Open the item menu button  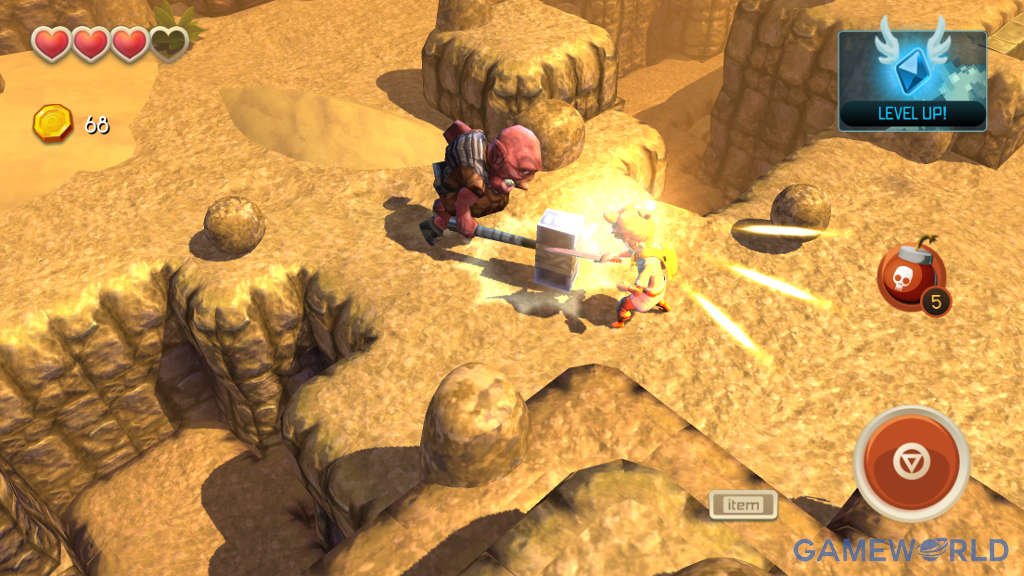coord(743,504)
